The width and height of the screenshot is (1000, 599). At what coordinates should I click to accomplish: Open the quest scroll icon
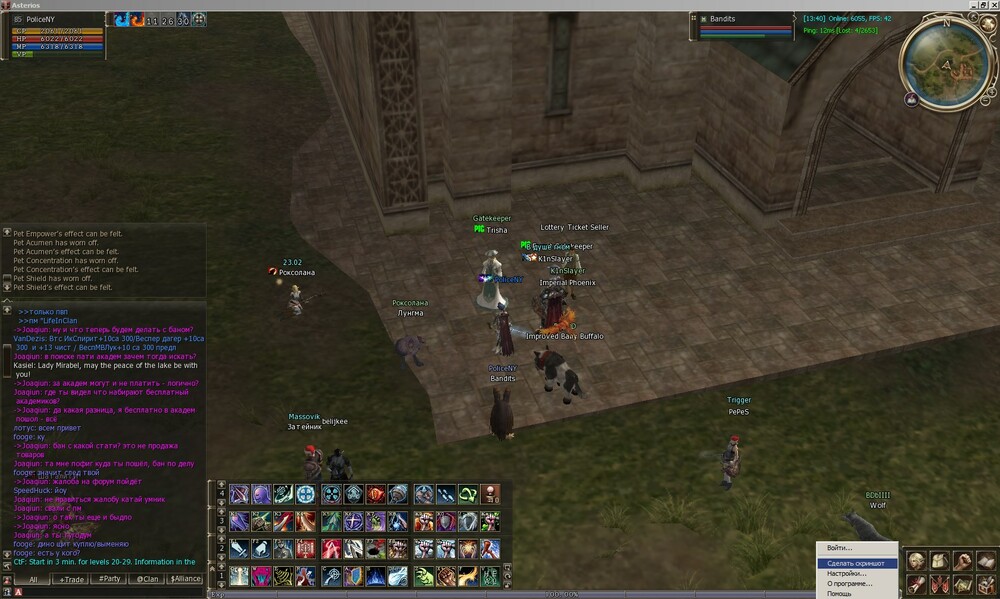916,584
